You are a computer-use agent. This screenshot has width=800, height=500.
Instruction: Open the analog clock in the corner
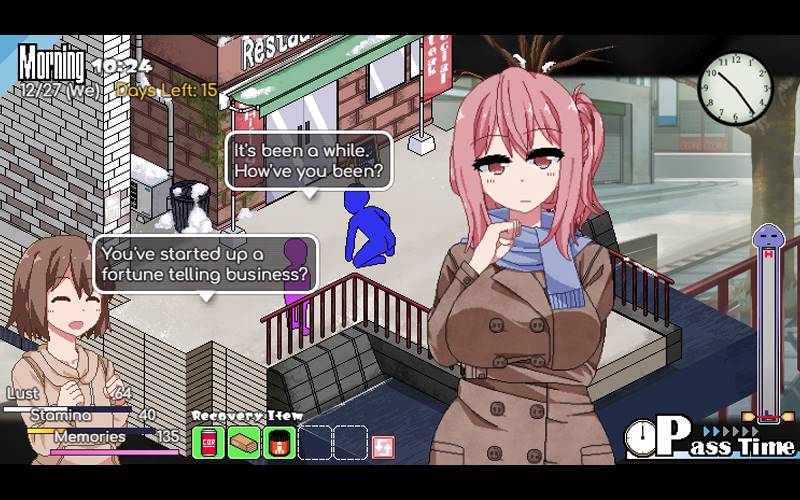click(735, 86)
